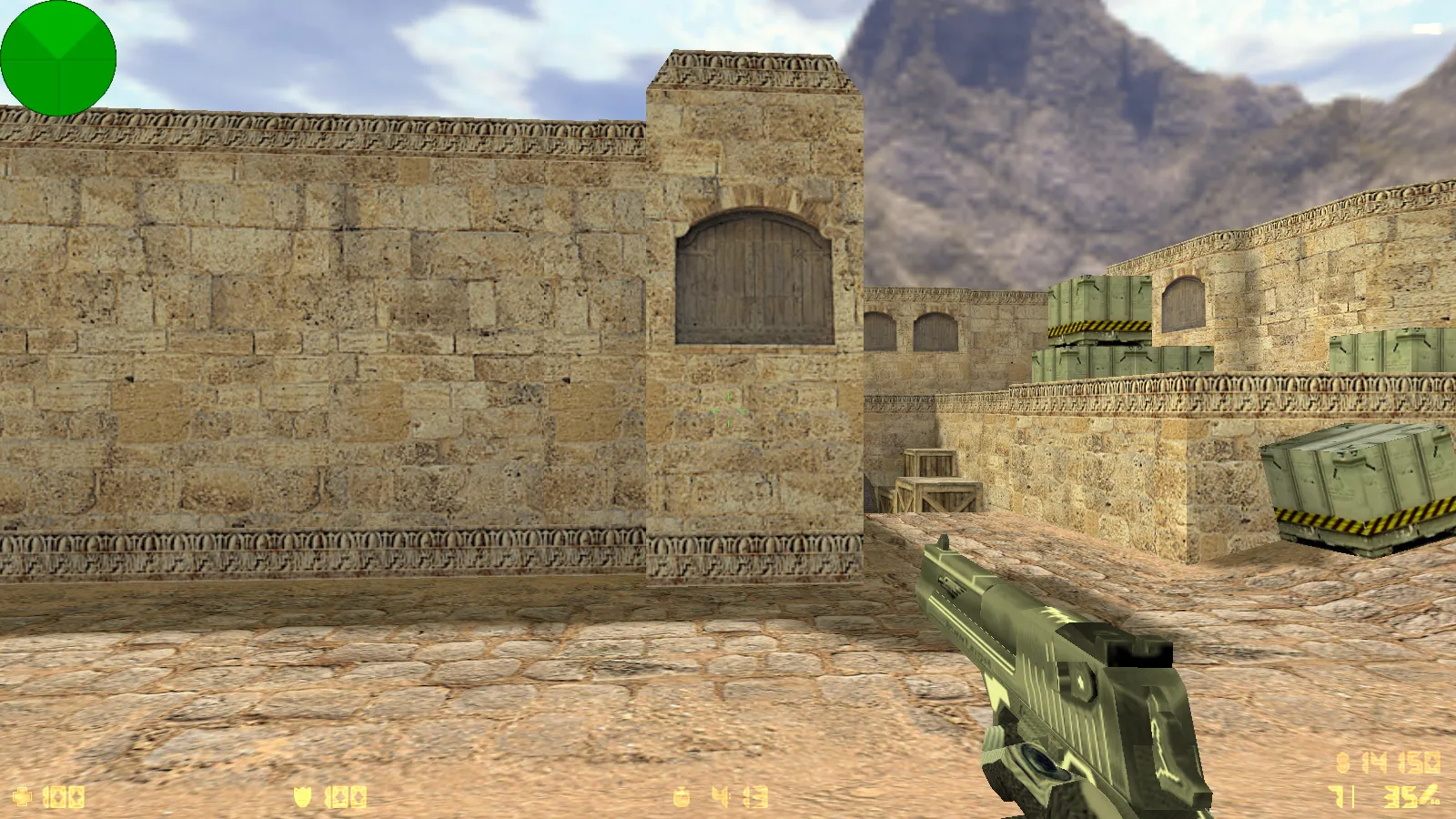Click the crosshair at screen center
The width and height of the screenshot is (1456, 819).
point(728,409)
